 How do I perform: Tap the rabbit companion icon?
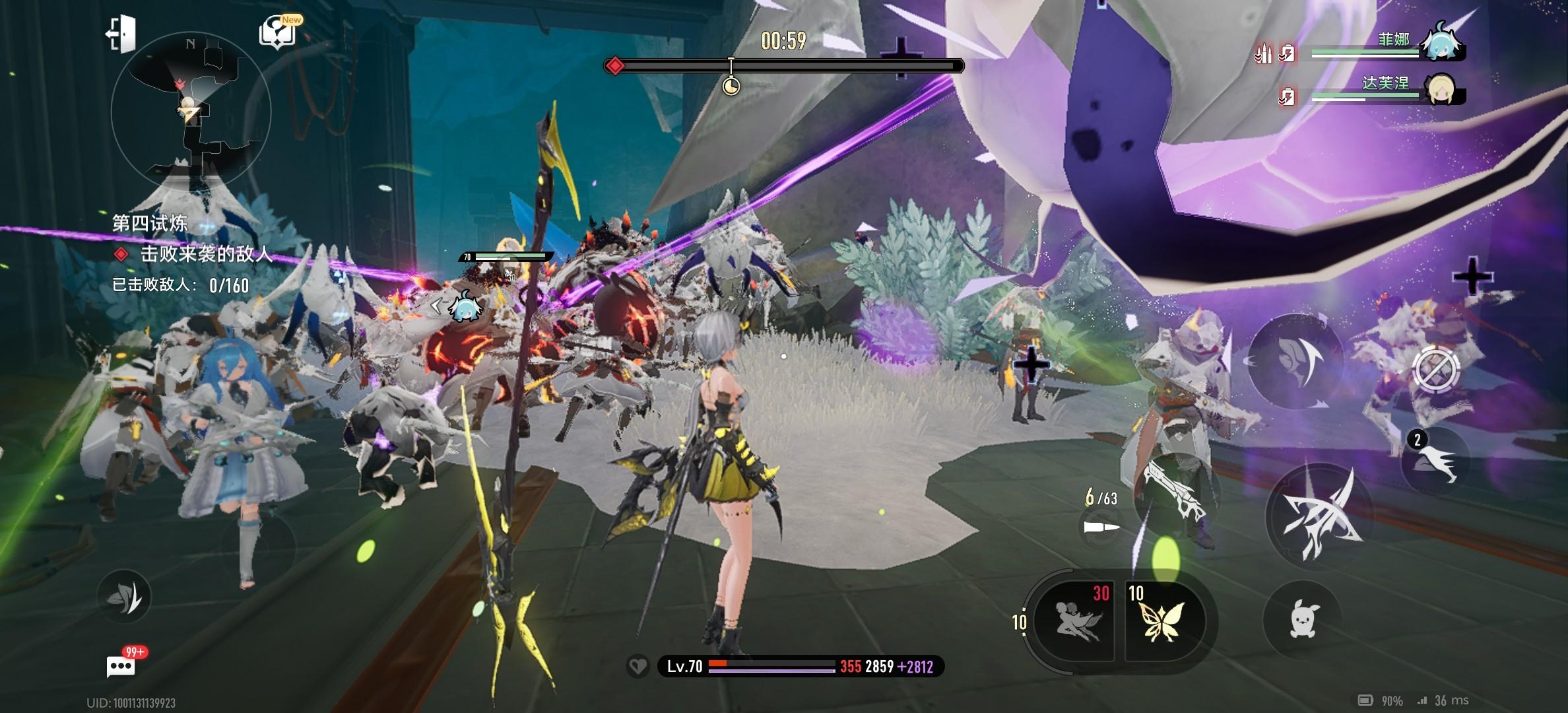pos(1301,619)
